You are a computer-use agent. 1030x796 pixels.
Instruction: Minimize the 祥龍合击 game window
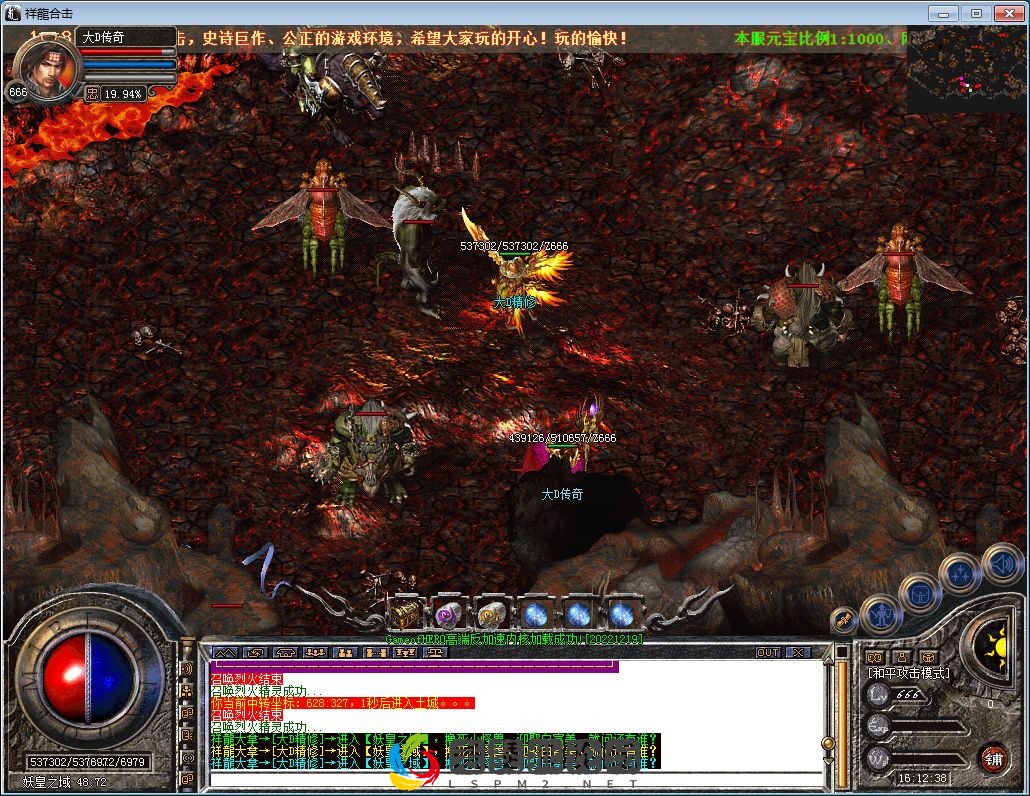(x=943, y=13)
